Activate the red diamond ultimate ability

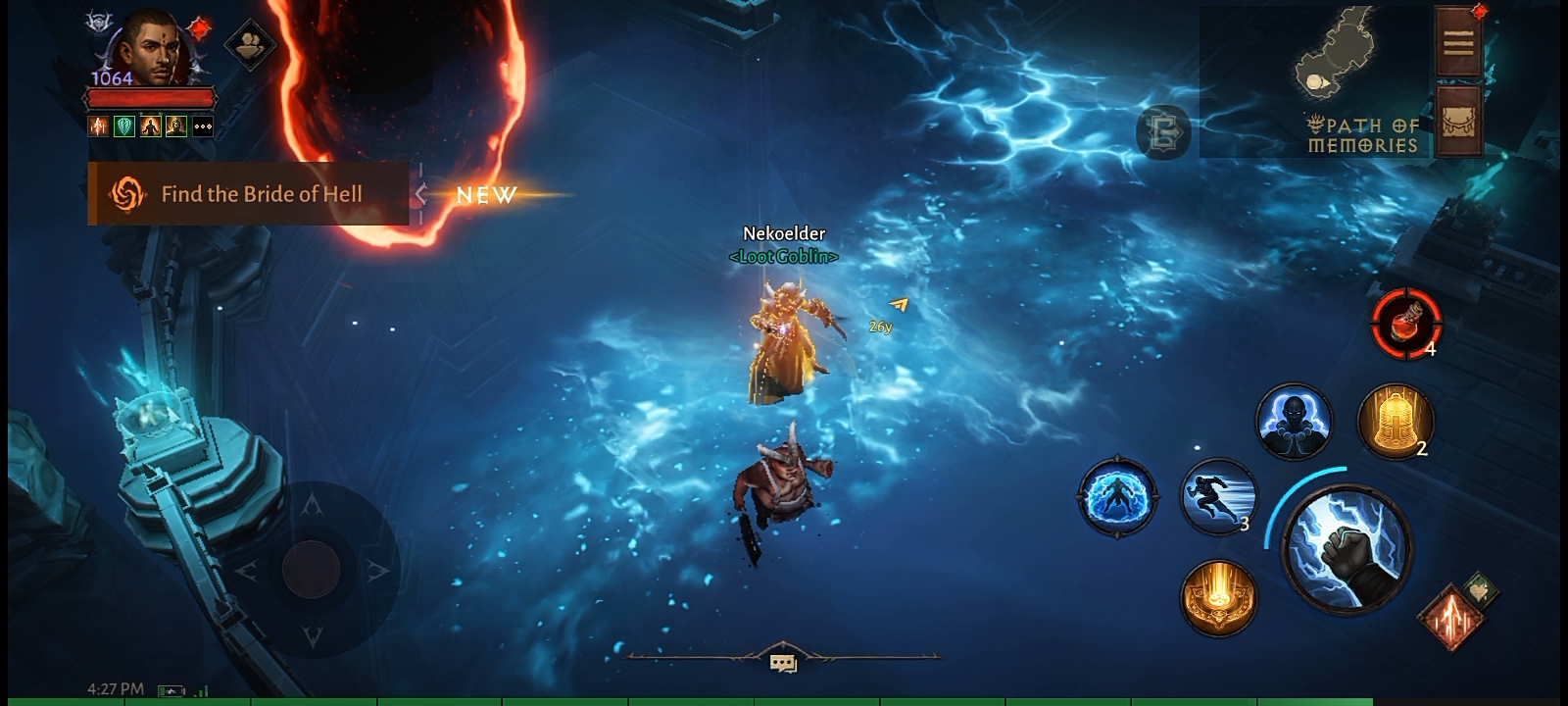click(x=1450, y=618)
